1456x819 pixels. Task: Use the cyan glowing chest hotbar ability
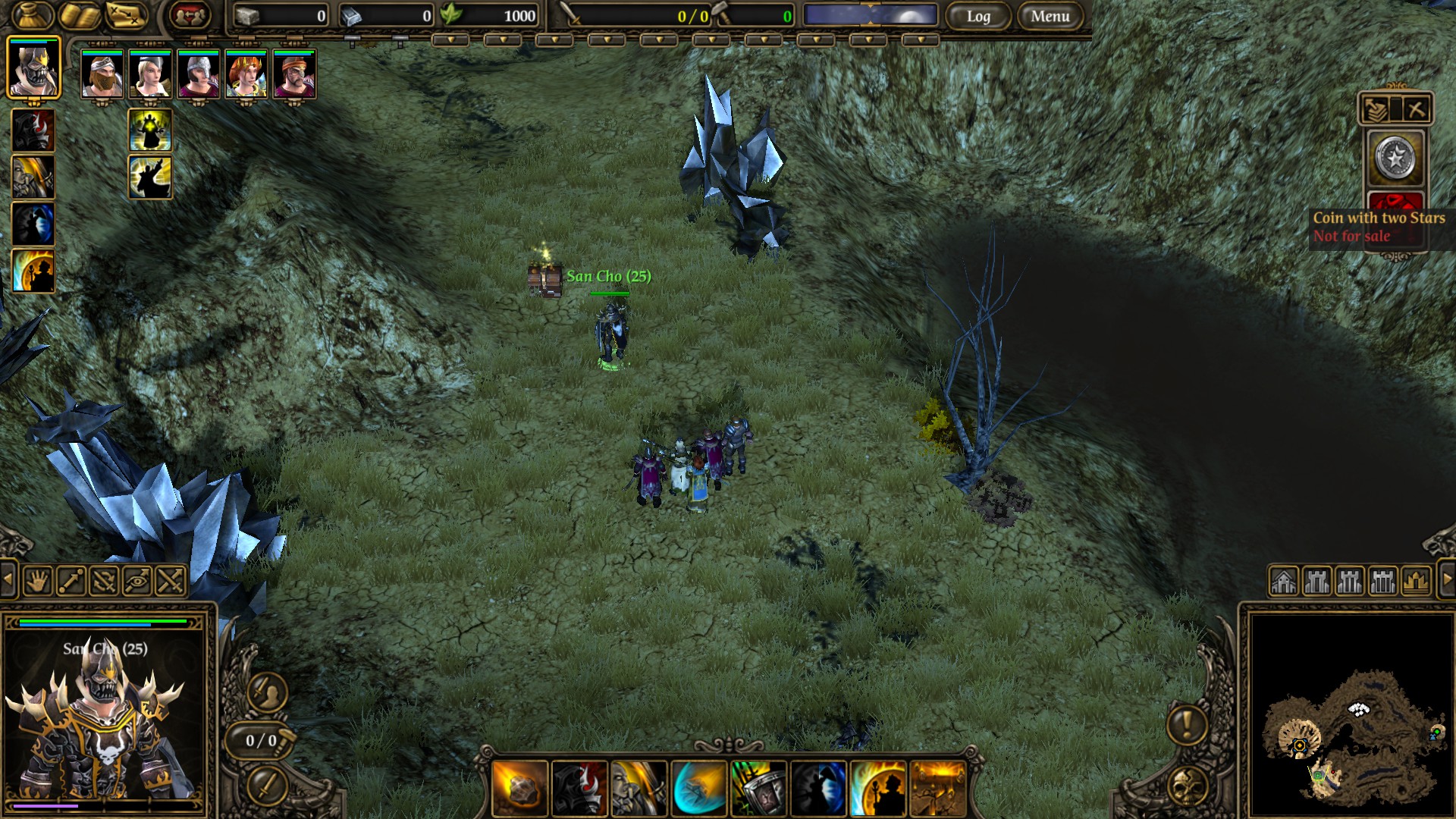(698, 789)
